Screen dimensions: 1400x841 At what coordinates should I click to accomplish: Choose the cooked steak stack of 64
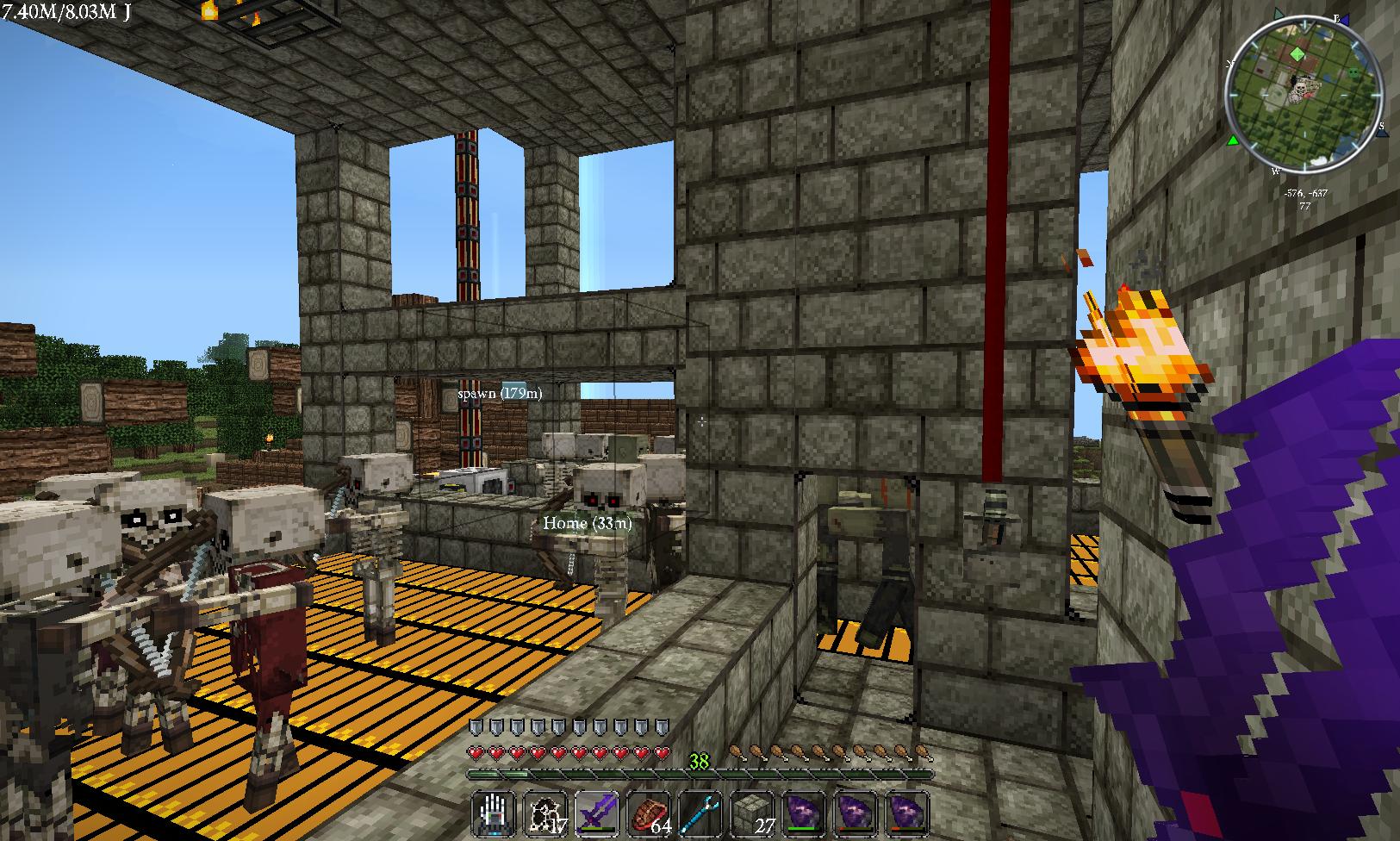(x=649, y=814)
